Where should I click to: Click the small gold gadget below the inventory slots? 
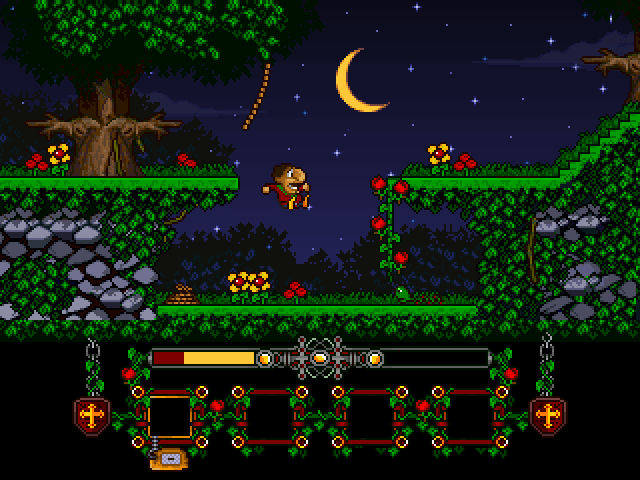click(x=168, y=458)
